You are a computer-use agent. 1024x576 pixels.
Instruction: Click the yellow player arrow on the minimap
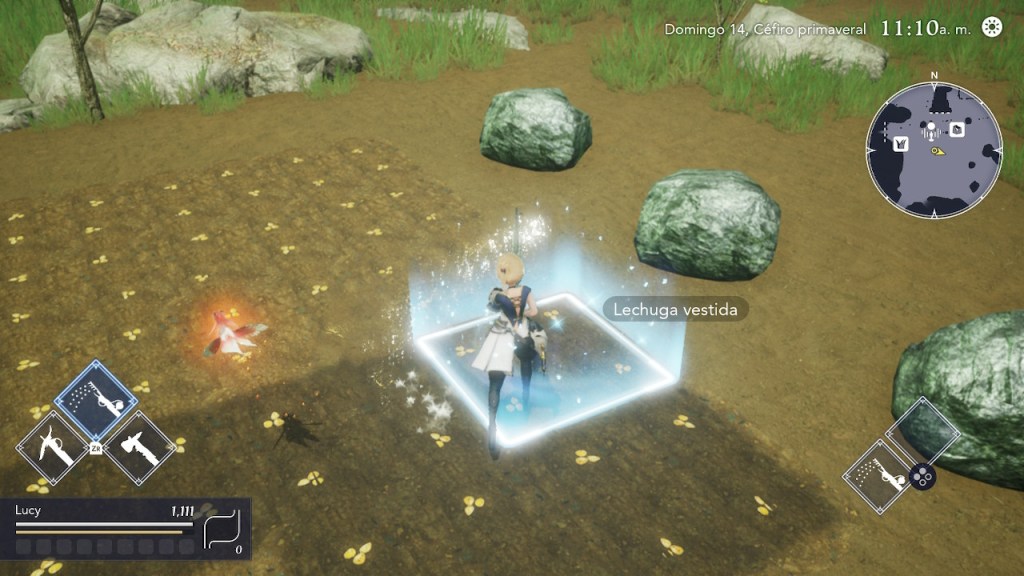click(x=939, y=152)
